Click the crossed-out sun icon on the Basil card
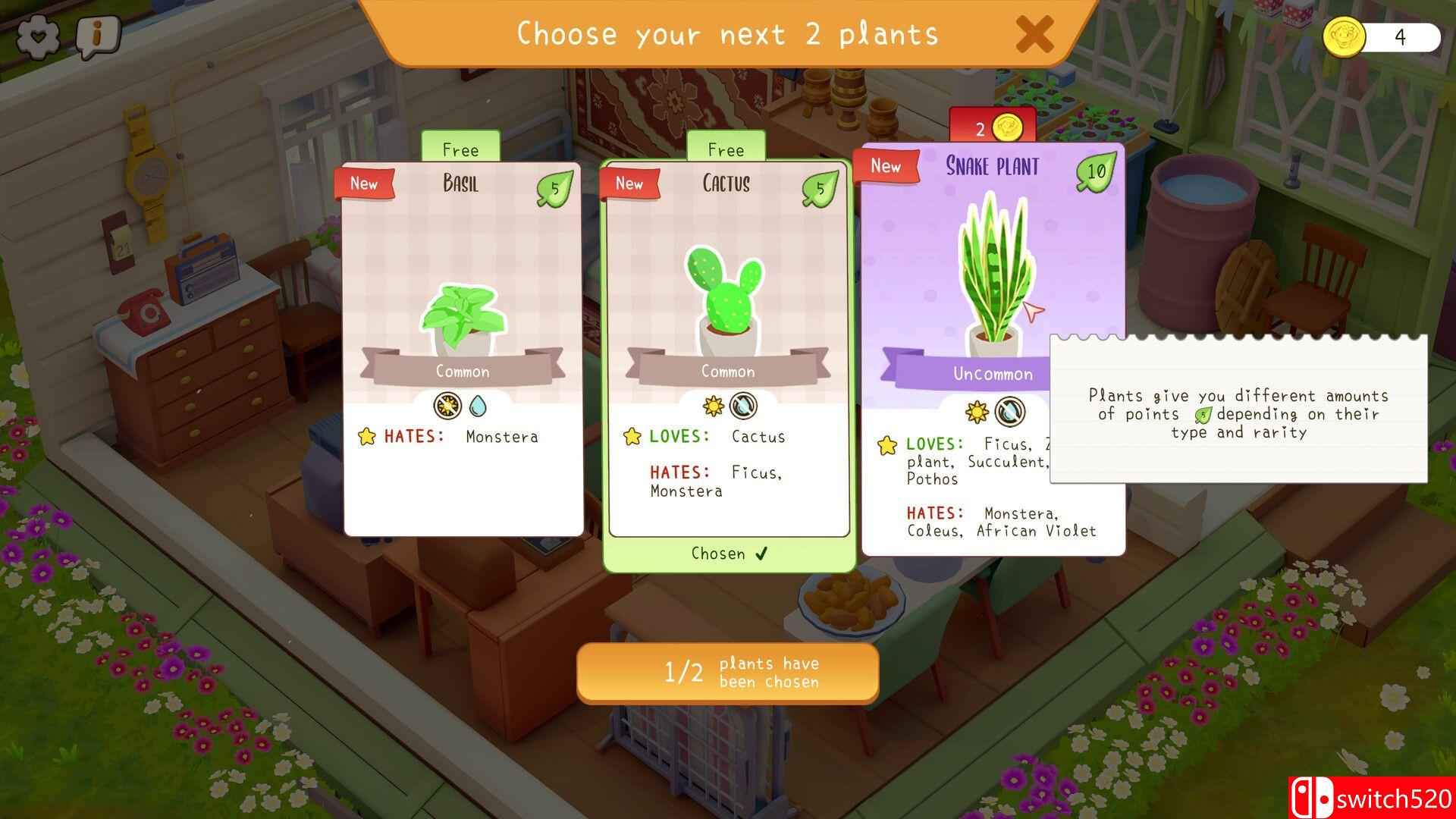Screen dimensions: 1456x819 tap(447, 406)
